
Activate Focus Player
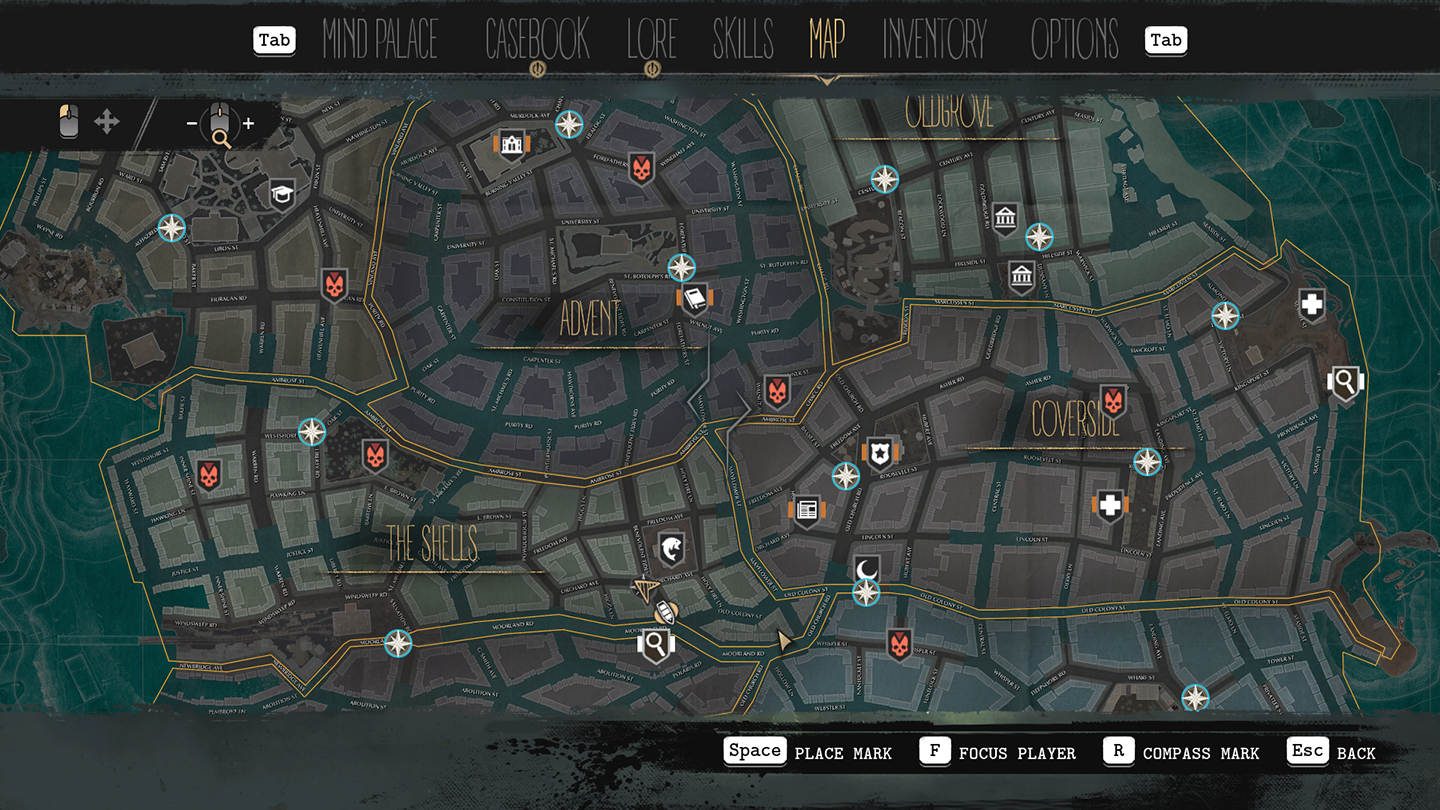(x=998, y=752)
